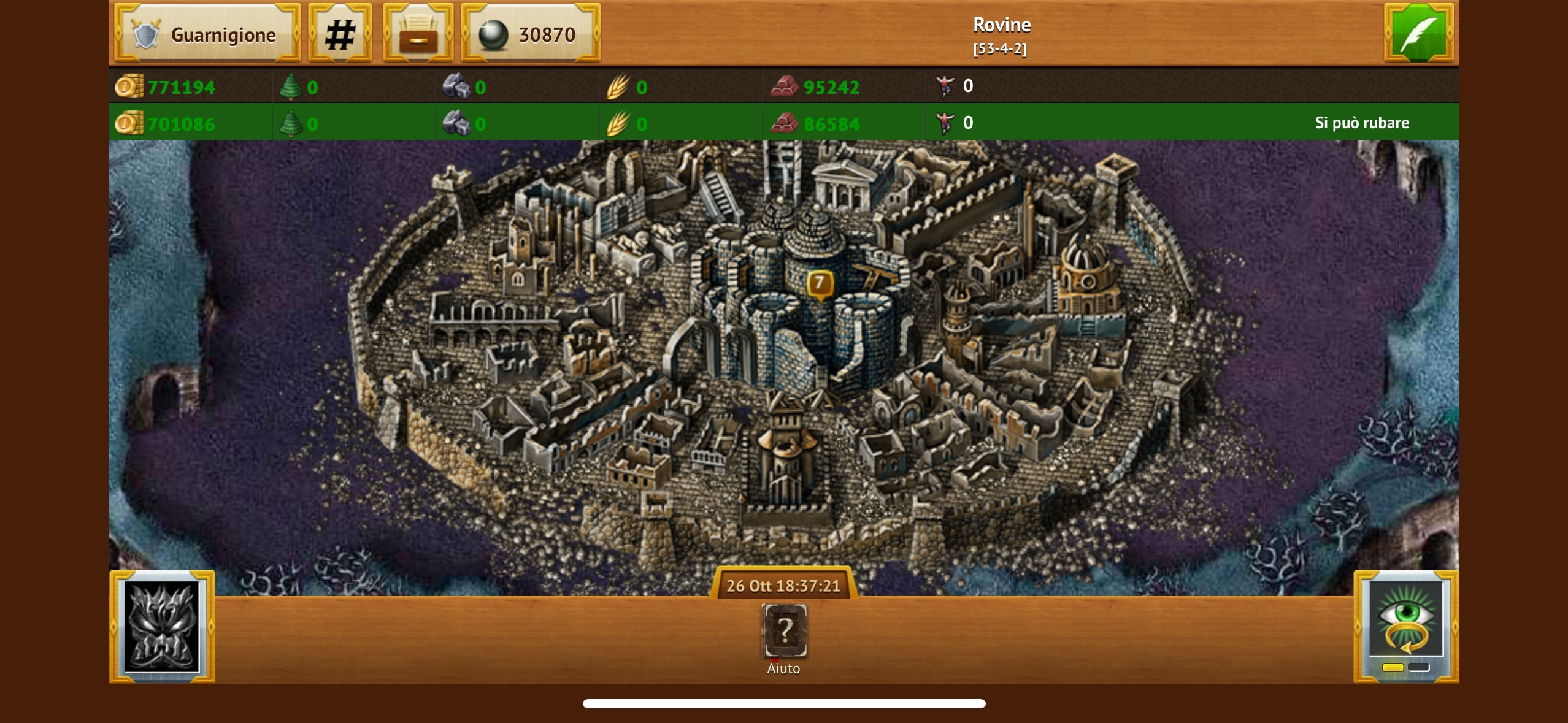Open the Aiuto help book
Viewport: 1568px width, 723px height.
coord(783,632)
